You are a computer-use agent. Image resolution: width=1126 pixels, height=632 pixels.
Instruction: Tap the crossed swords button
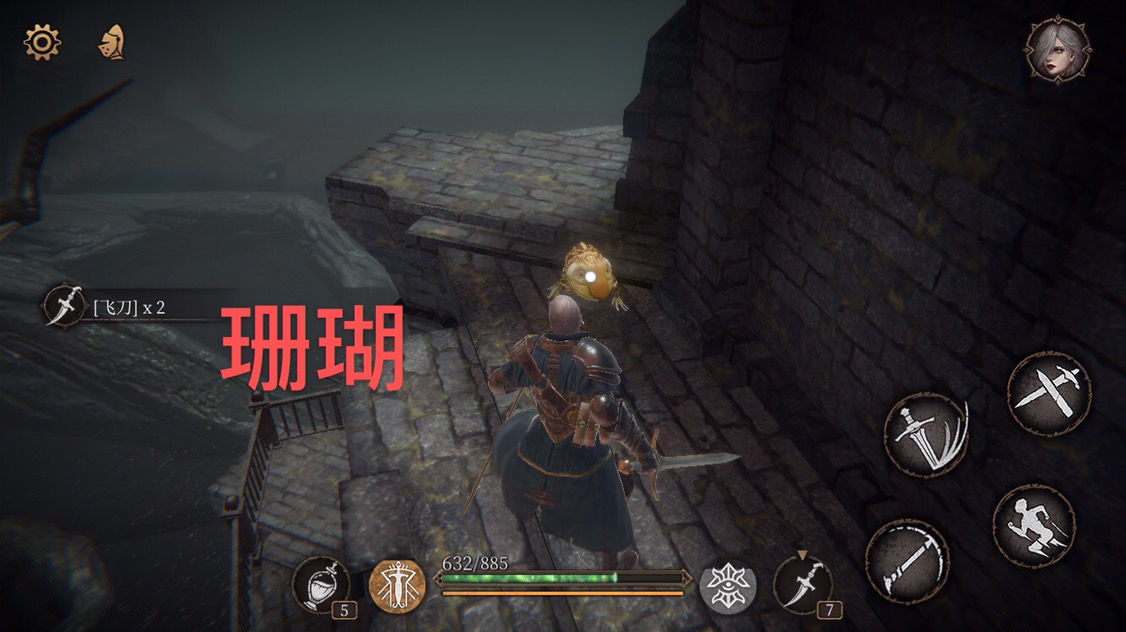tap(1048, 393)
